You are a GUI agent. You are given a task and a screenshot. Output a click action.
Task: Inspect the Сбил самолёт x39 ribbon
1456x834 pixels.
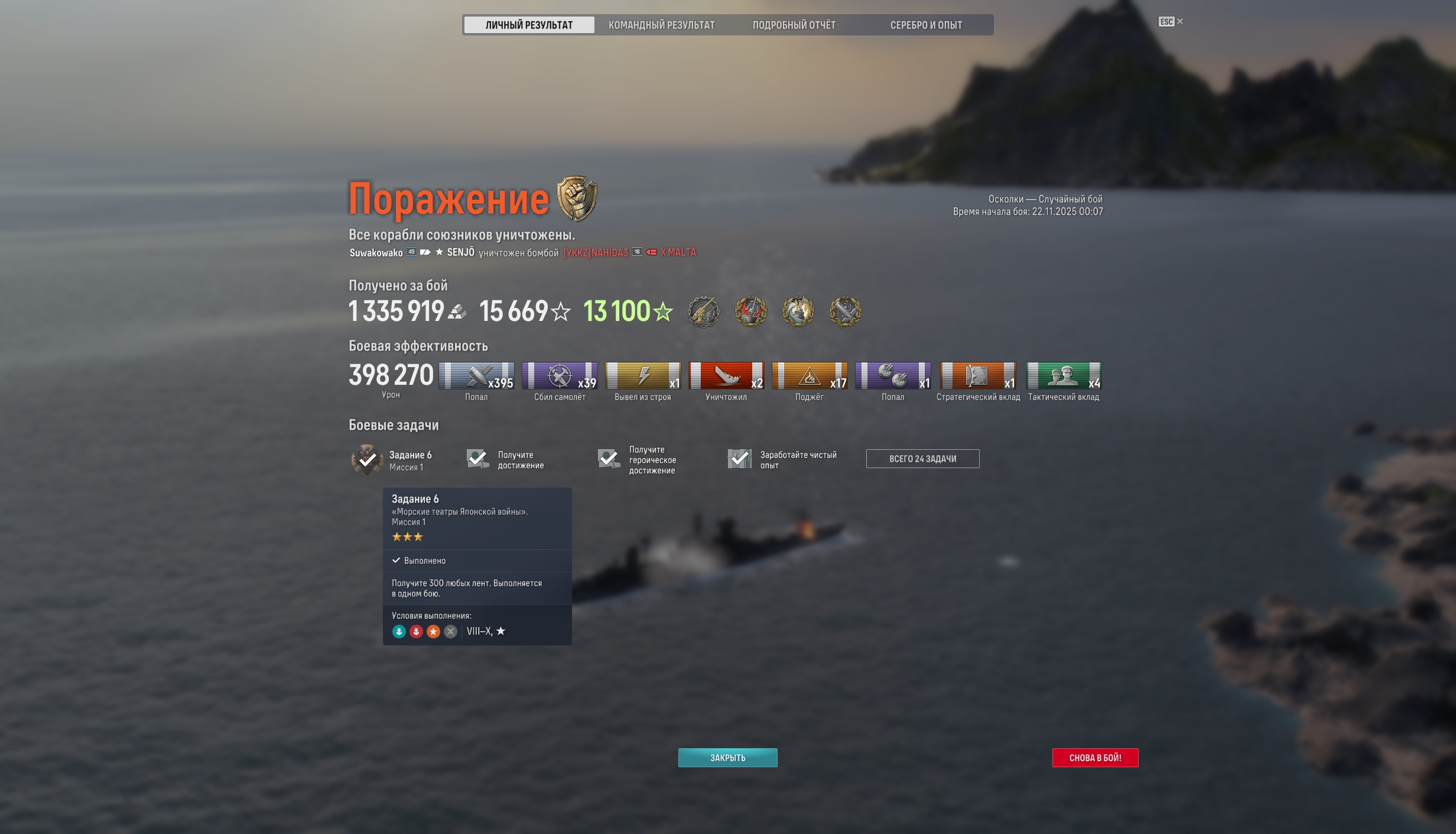tap(560, 376)
